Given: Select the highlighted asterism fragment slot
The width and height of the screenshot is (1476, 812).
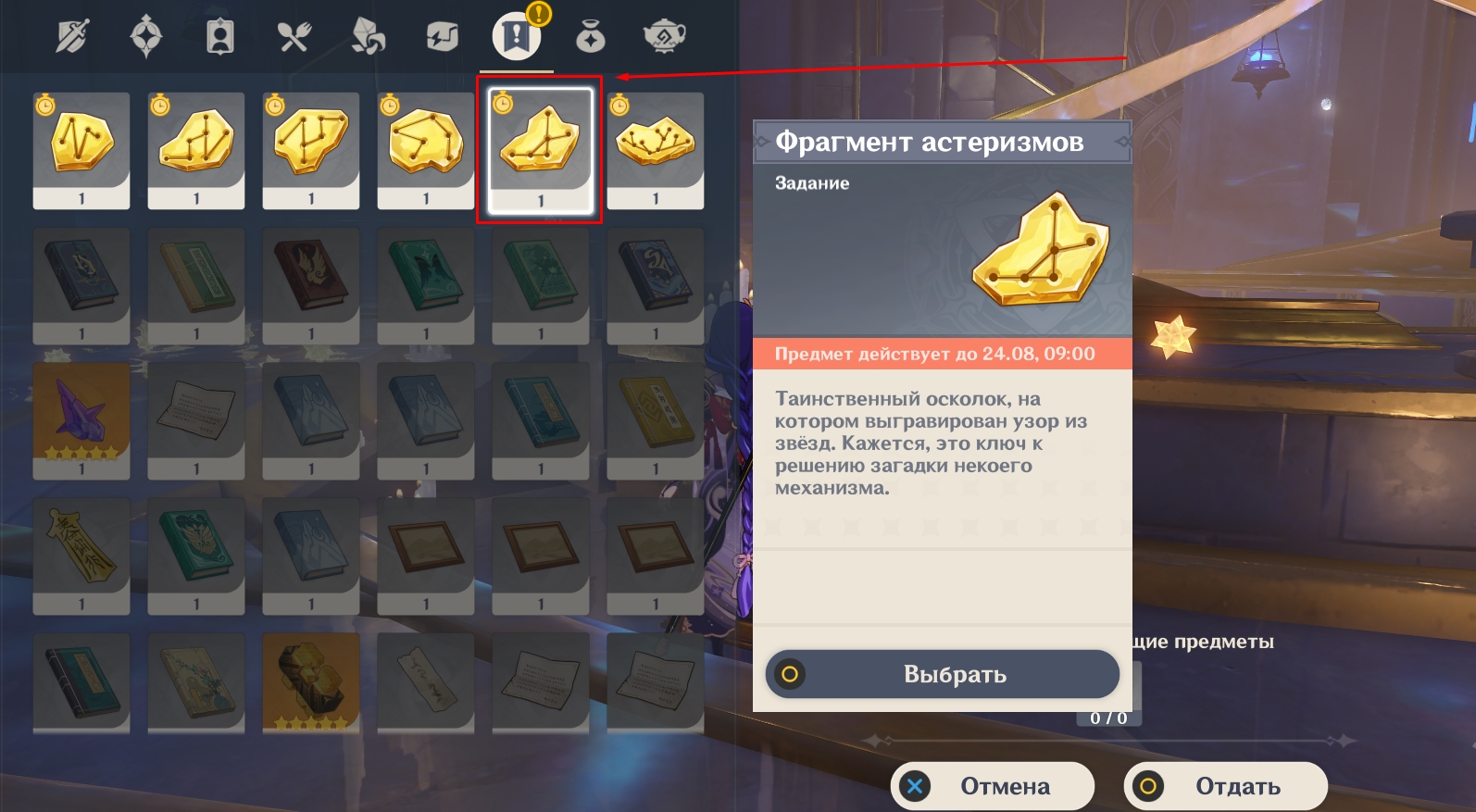Looking at the screenshot, I should point(541,150).
